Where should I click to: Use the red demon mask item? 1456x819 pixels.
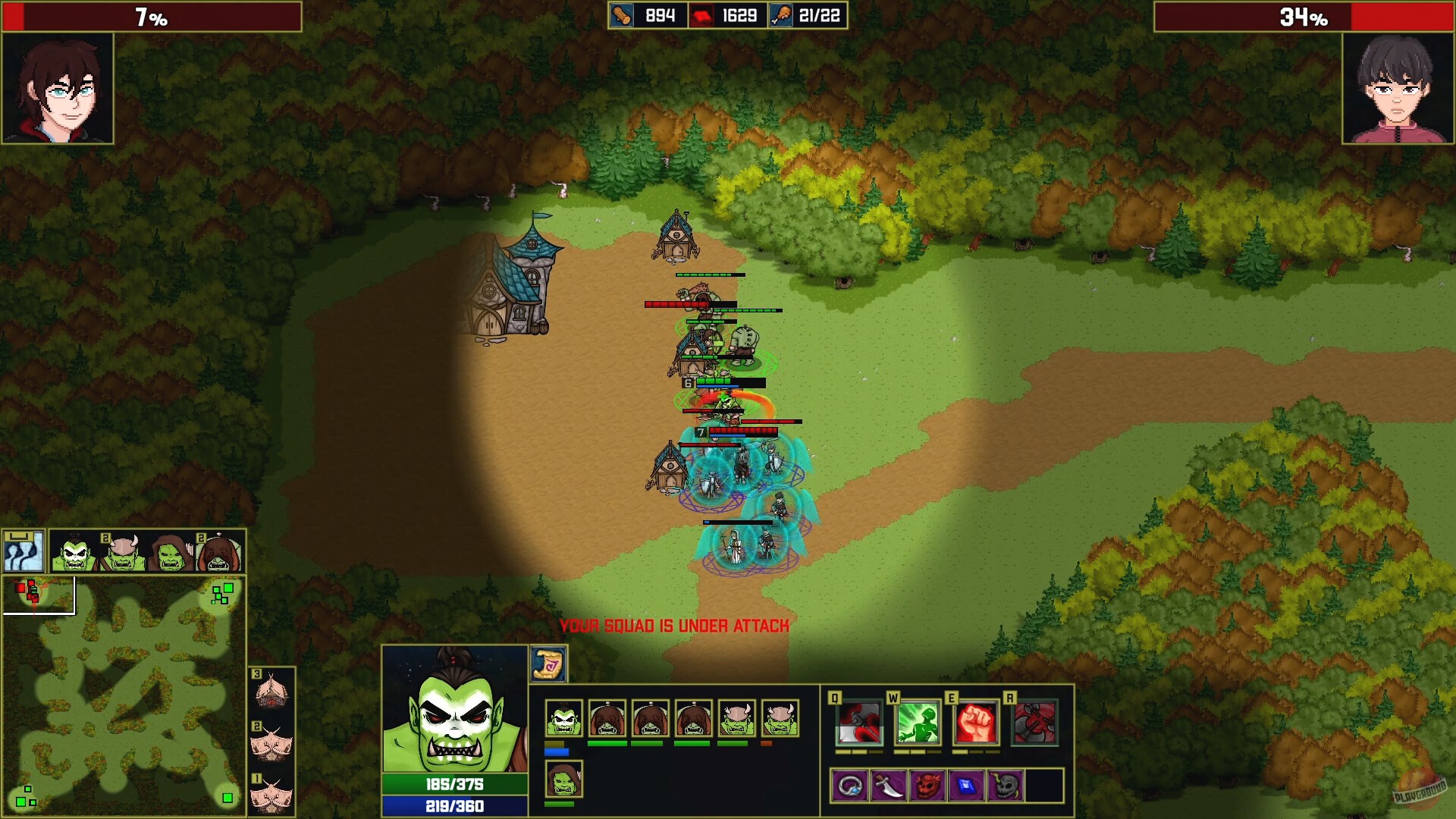tap(928, 786)
